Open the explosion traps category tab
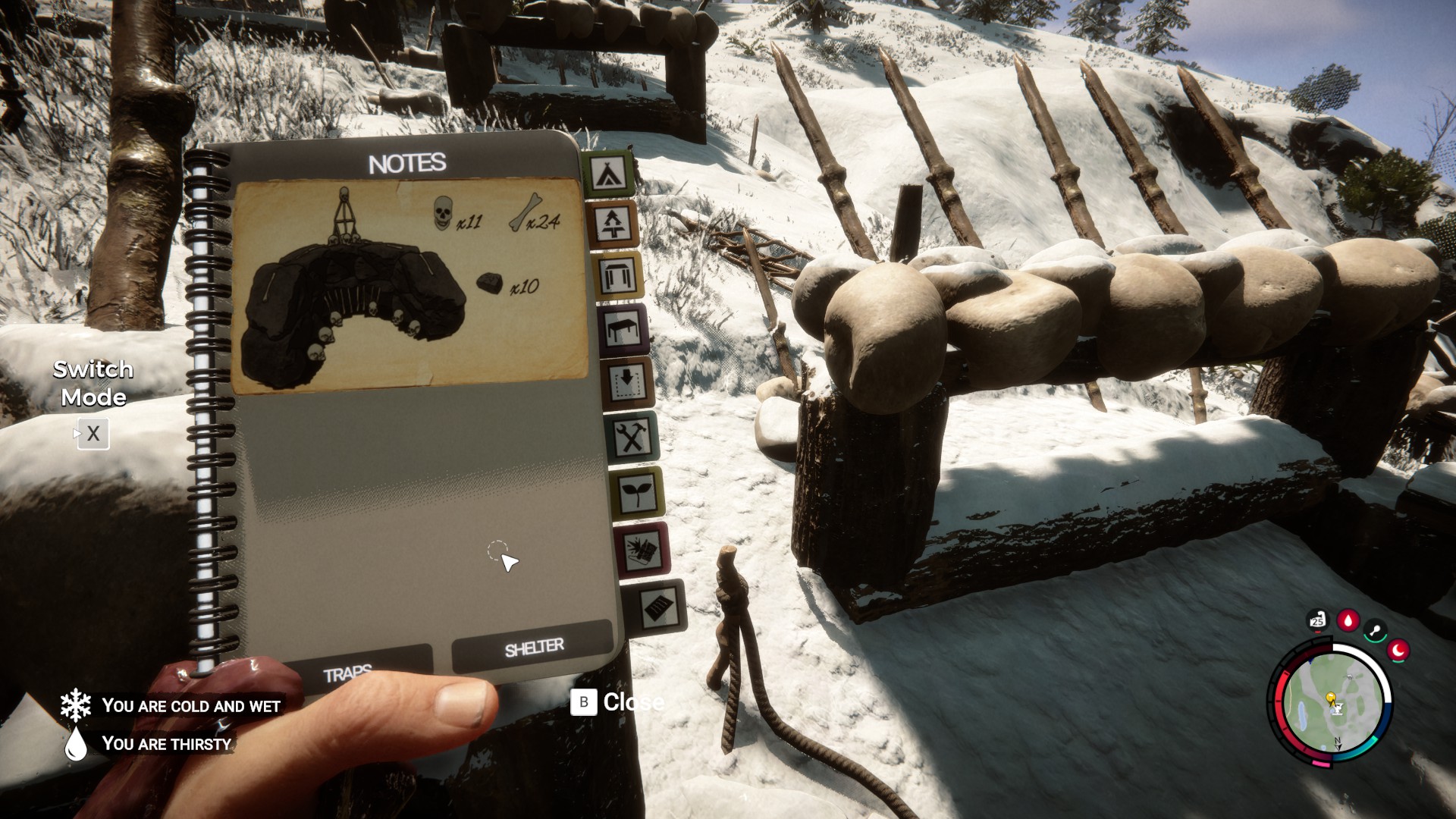Screen dimensions: 1456x819 click(x=643, y=549)
